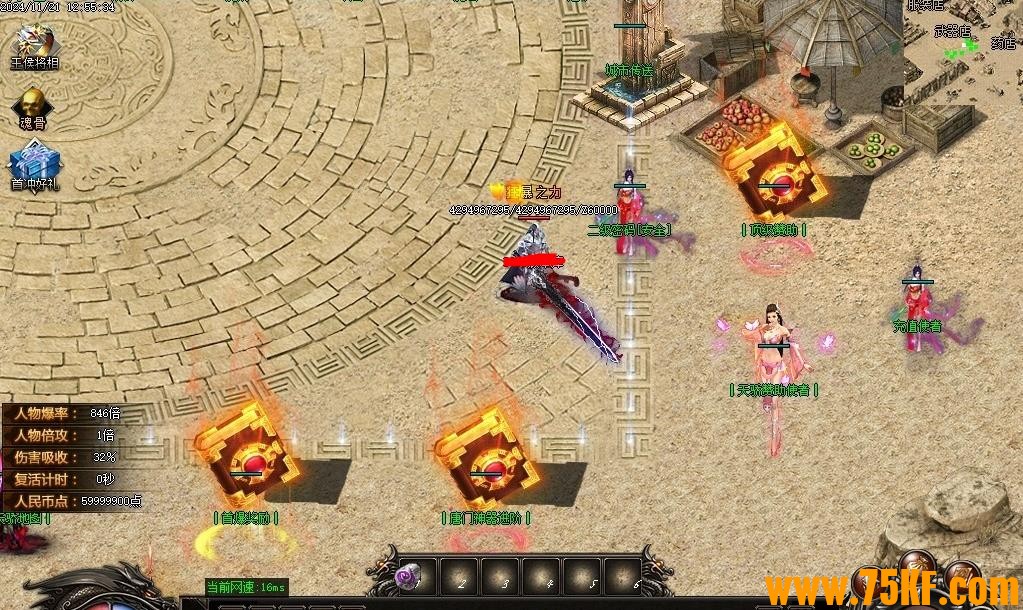
Task: Use the purple item in hotbar slot 1
Action: [409, 576]
